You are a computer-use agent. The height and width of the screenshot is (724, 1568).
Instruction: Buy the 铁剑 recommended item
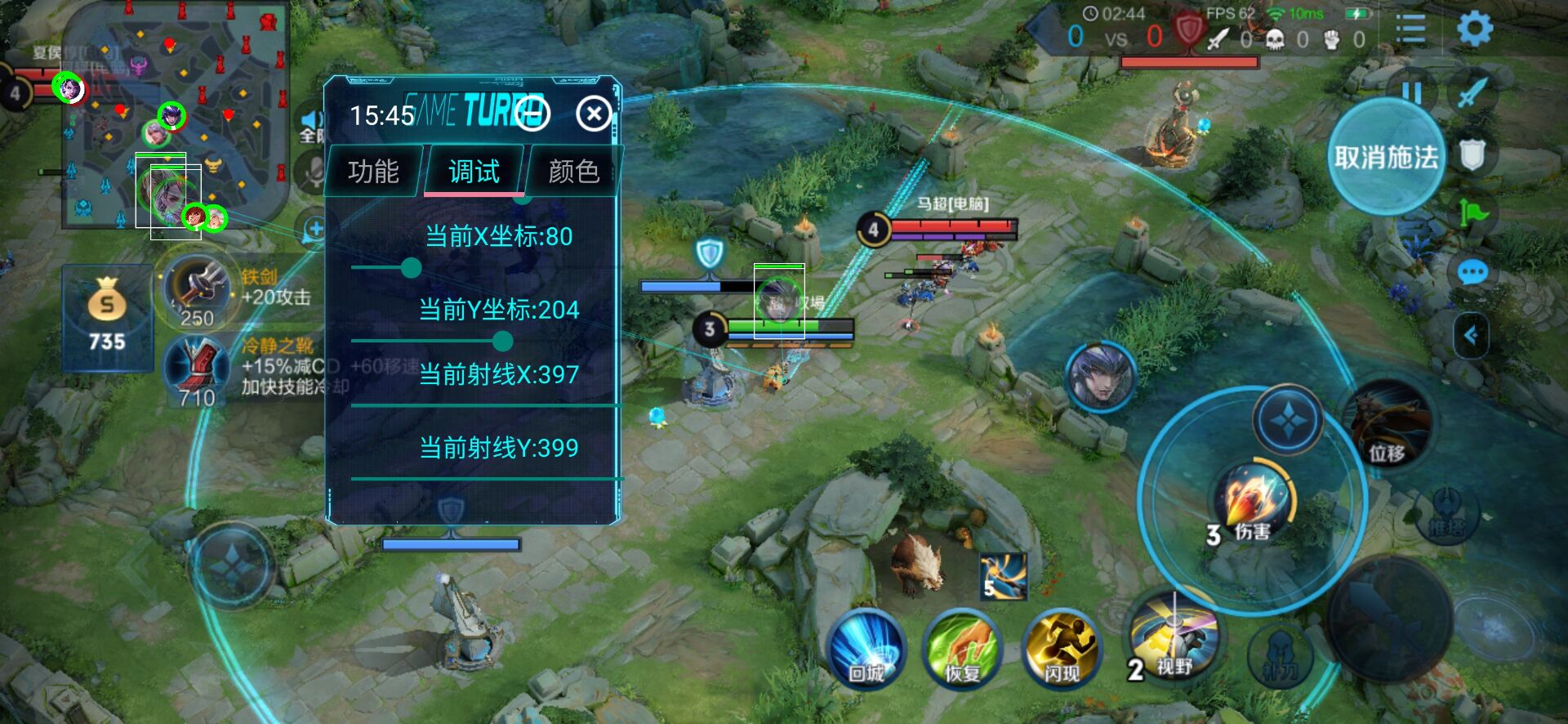click(198, 288)
